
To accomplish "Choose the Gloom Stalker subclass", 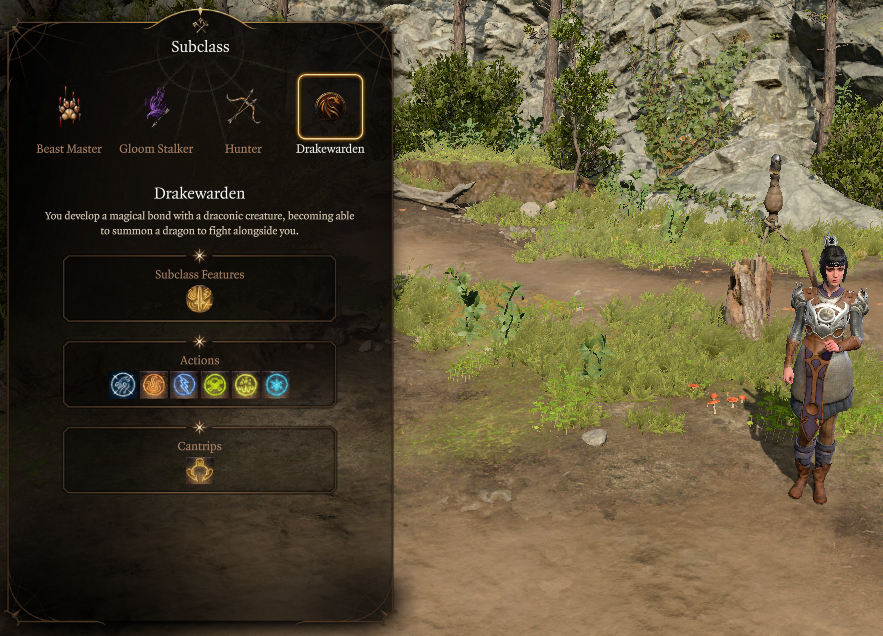I will [156, 108].
